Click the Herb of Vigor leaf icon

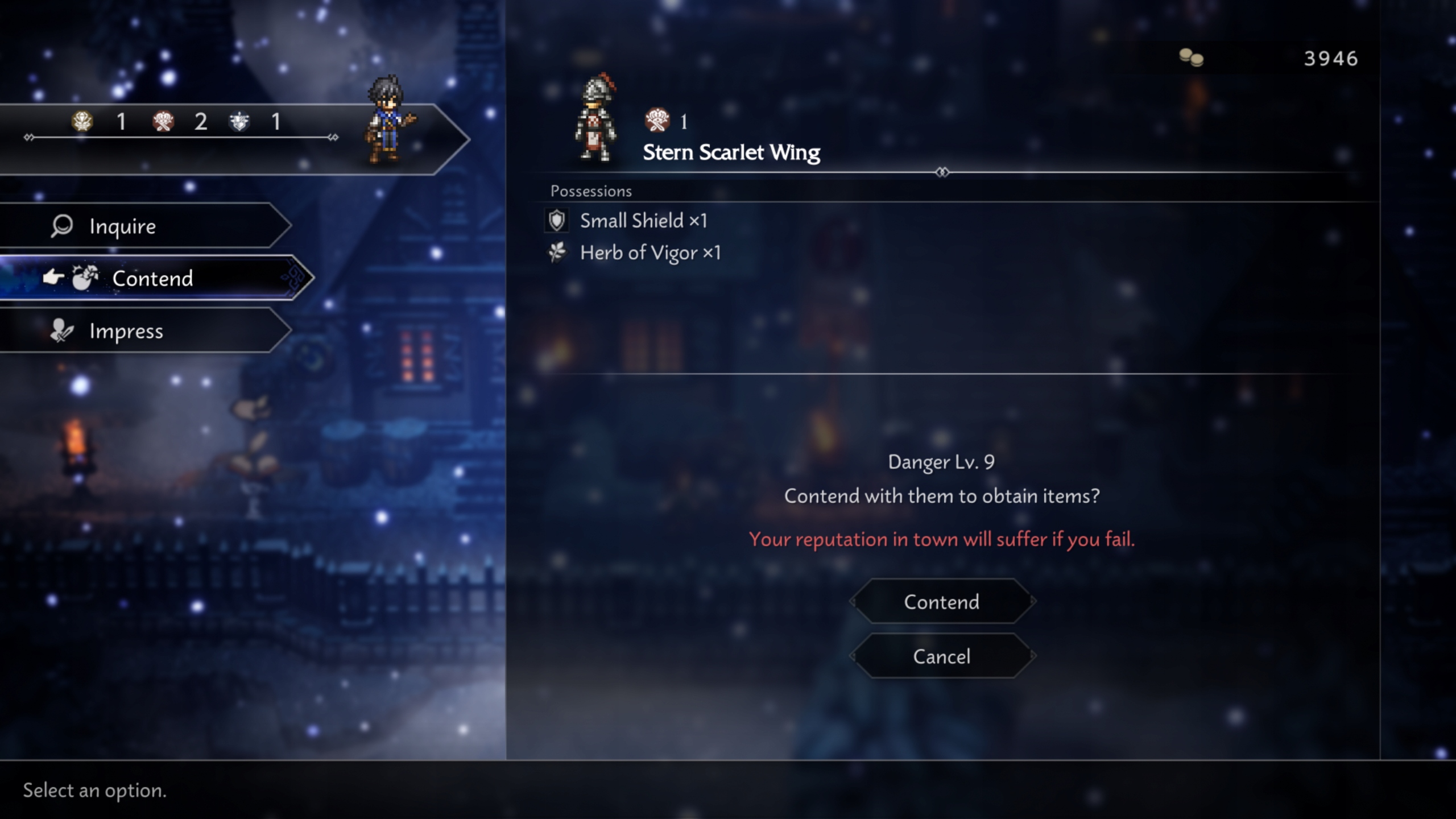pyautogui.click(x=556, y=253)
